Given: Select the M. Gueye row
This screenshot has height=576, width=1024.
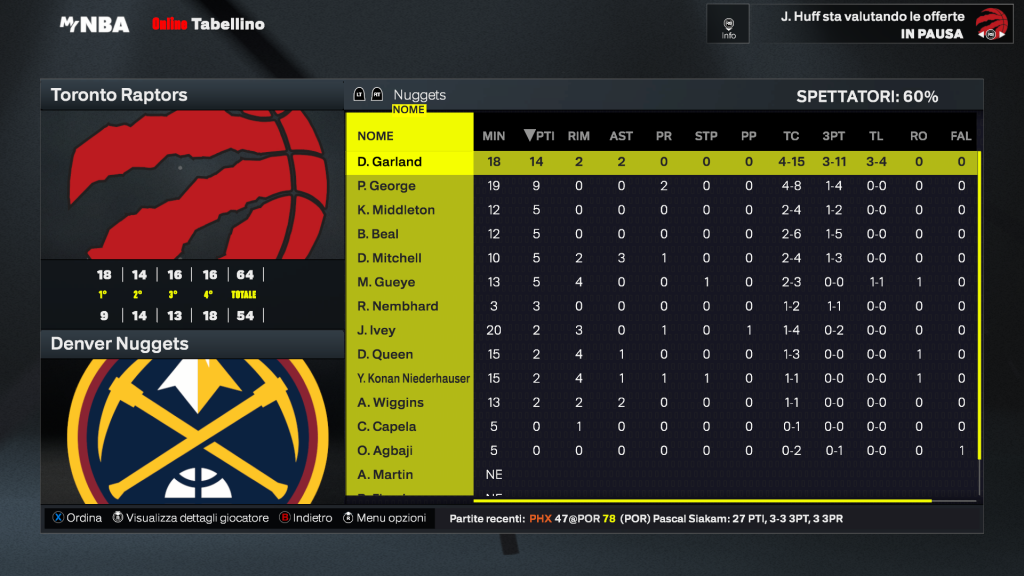Looking at the screenshot, I should click(386, 282).
